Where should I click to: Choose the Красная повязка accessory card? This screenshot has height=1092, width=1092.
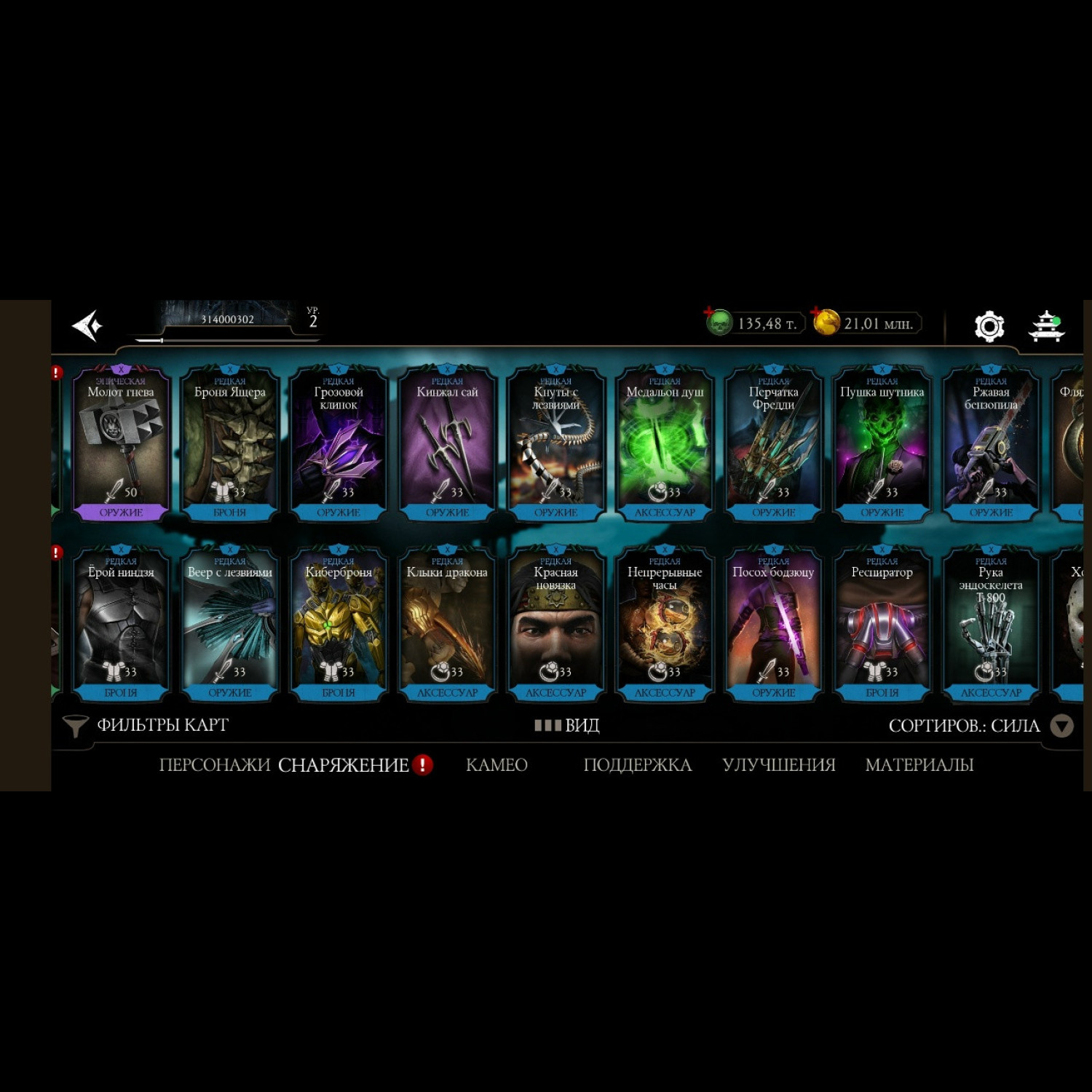pos(555,625)
